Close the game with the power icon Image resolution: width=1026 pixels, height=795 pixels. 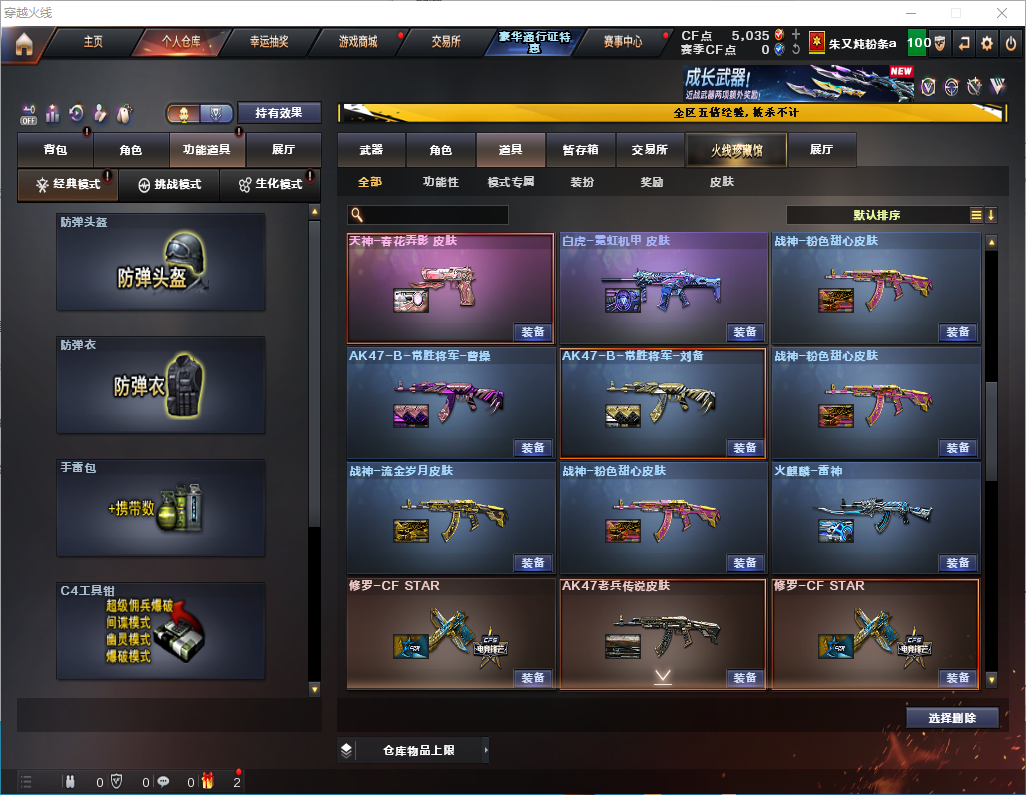(x=1011, y=43)
